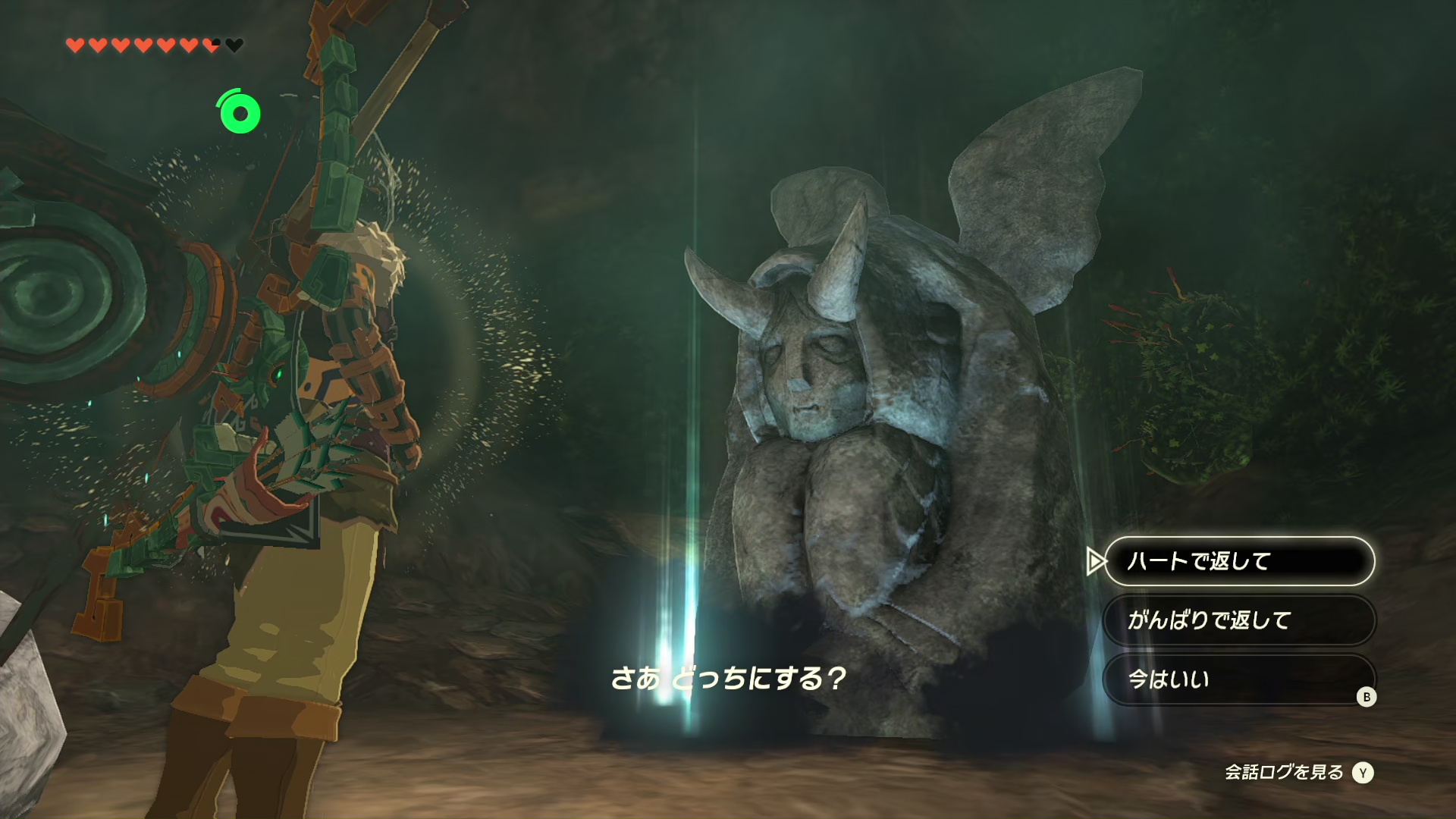Image resolution: width=1456 pixels, height=819 pixels.
Task: Decline with the 今はいい option
Action: pos(1238,679)
